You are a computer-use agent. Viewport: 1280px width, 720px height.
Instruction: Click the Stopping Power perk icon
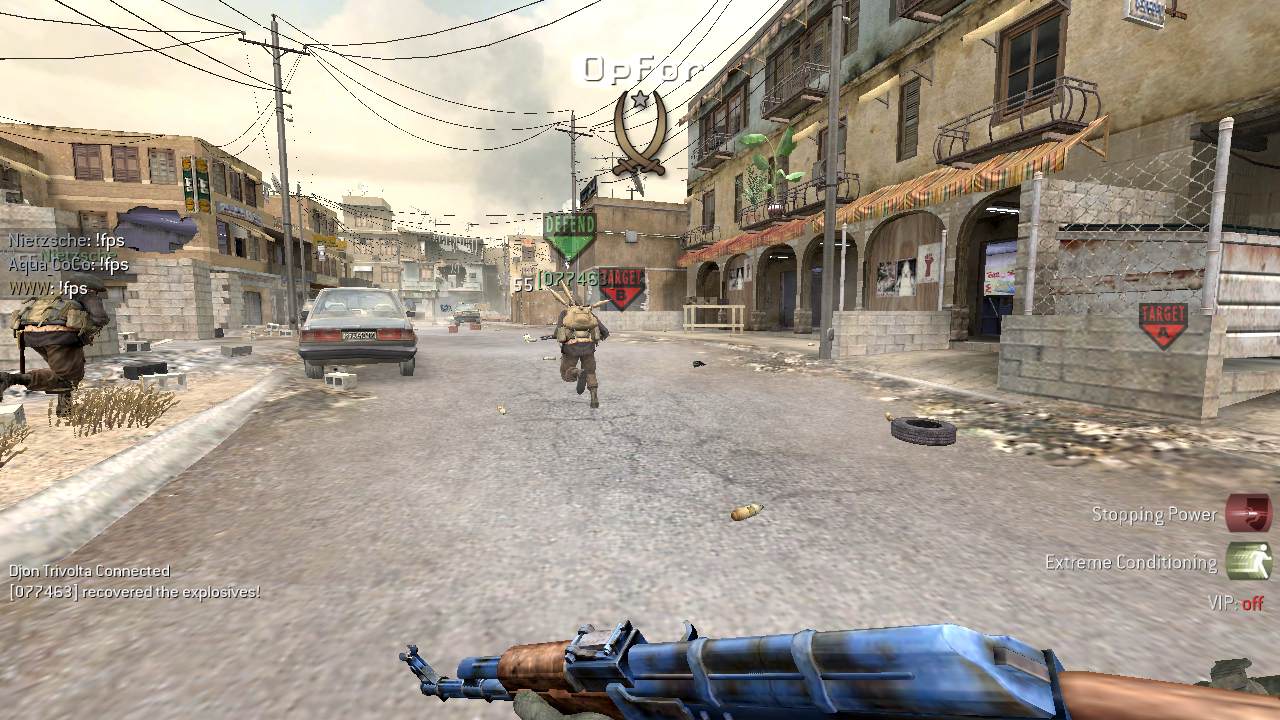click(x=1248, y=514)
